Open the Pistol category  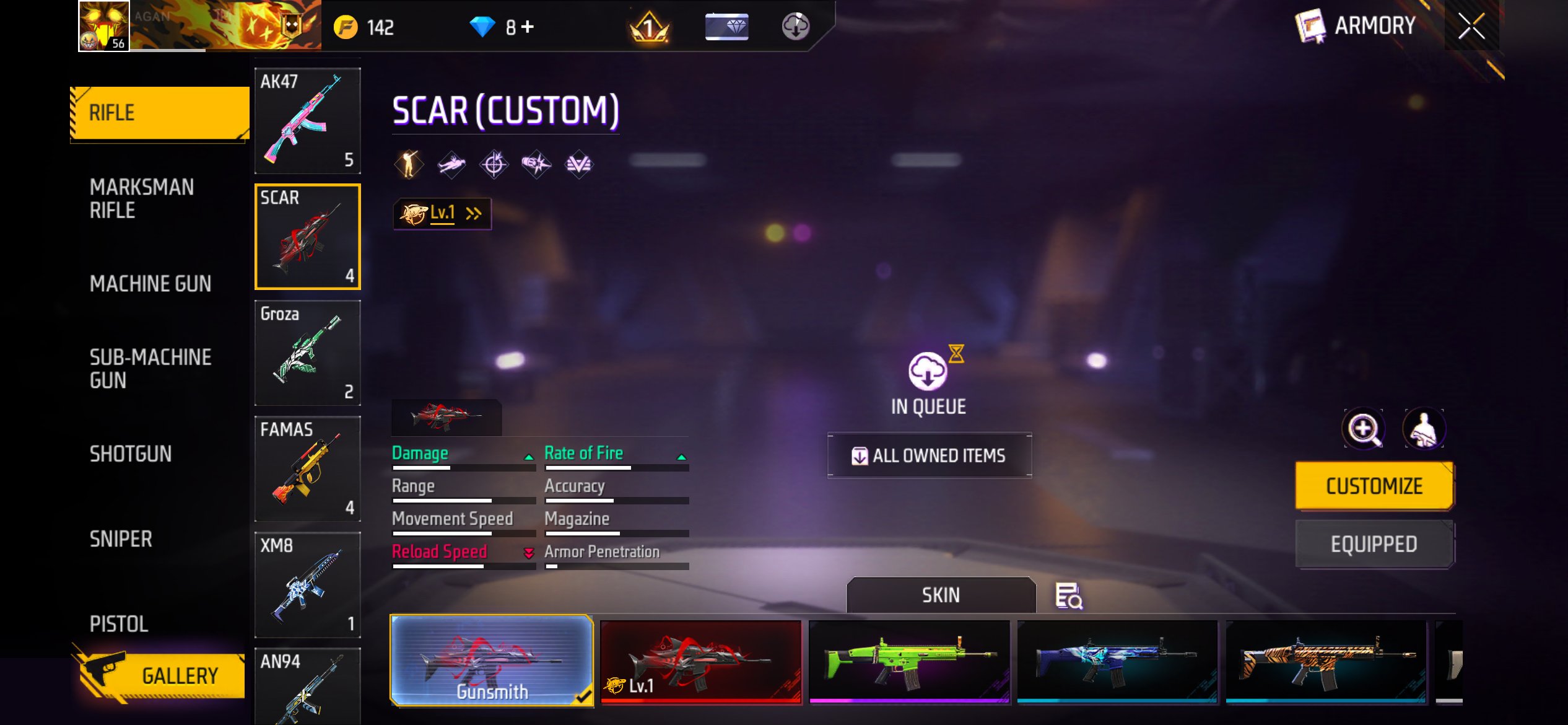[119, 624]
